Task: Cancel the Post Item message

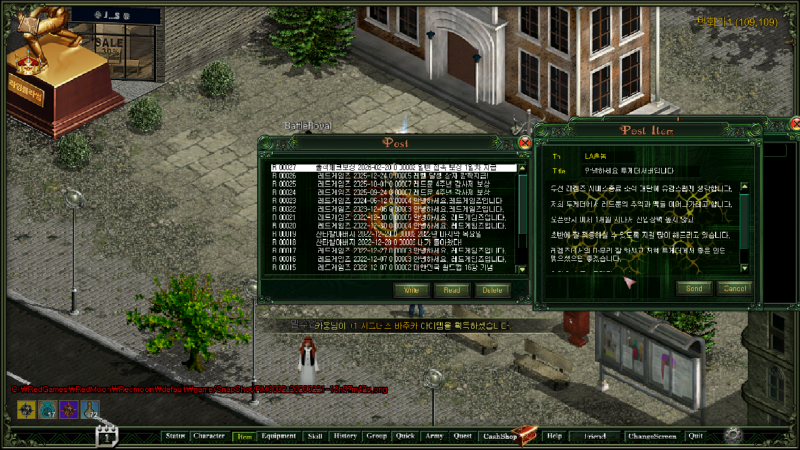Action: (735, 288)
